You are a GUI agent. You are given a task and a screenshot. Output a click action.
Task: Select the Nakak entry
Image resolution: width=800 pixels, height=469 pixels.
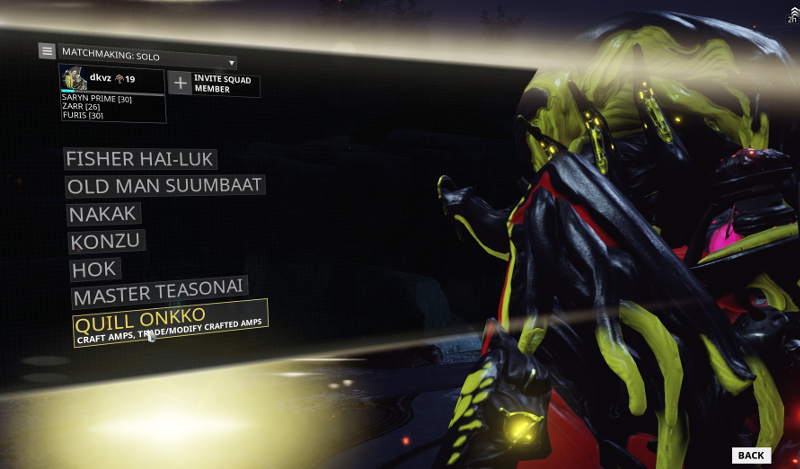click(x=103, y=213)
